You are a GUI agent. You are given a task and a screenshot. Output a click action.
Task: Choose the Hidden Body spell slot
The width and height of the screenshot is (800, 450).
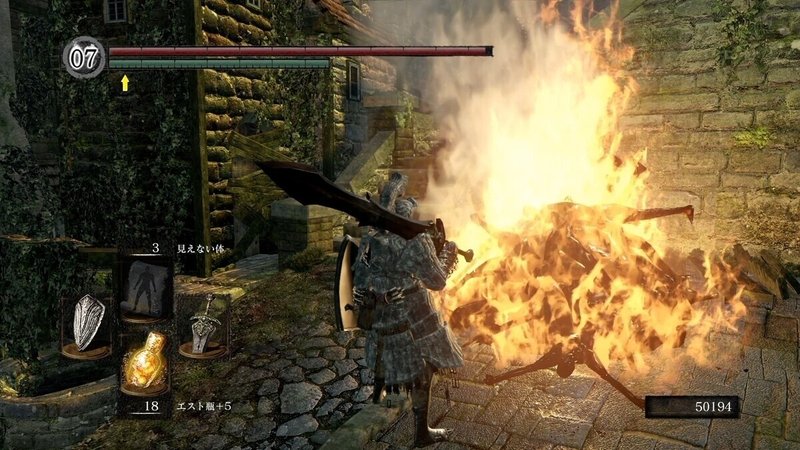click(144, 285)
